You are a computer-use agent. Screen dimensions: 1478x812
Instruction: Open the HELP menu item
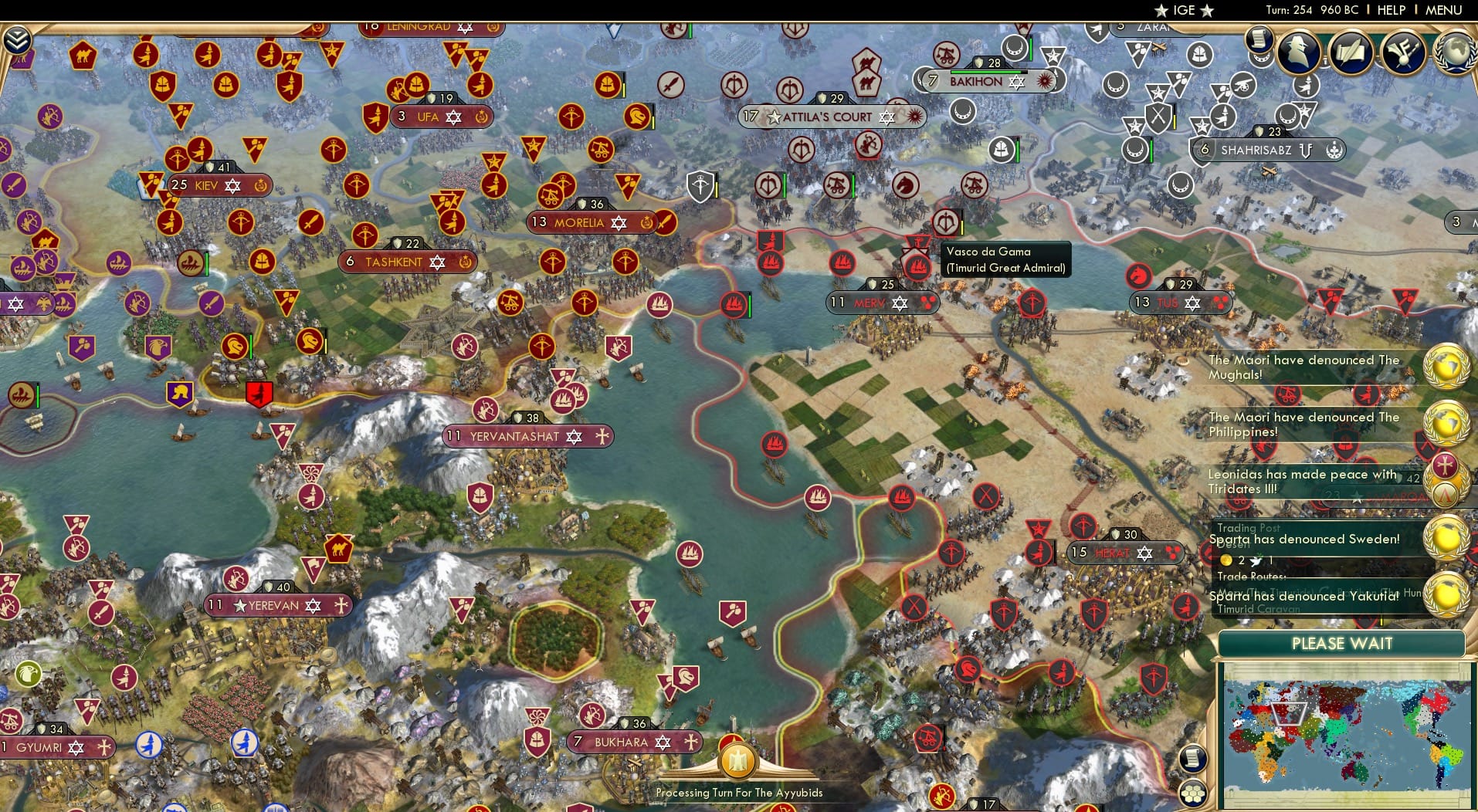1391,10
